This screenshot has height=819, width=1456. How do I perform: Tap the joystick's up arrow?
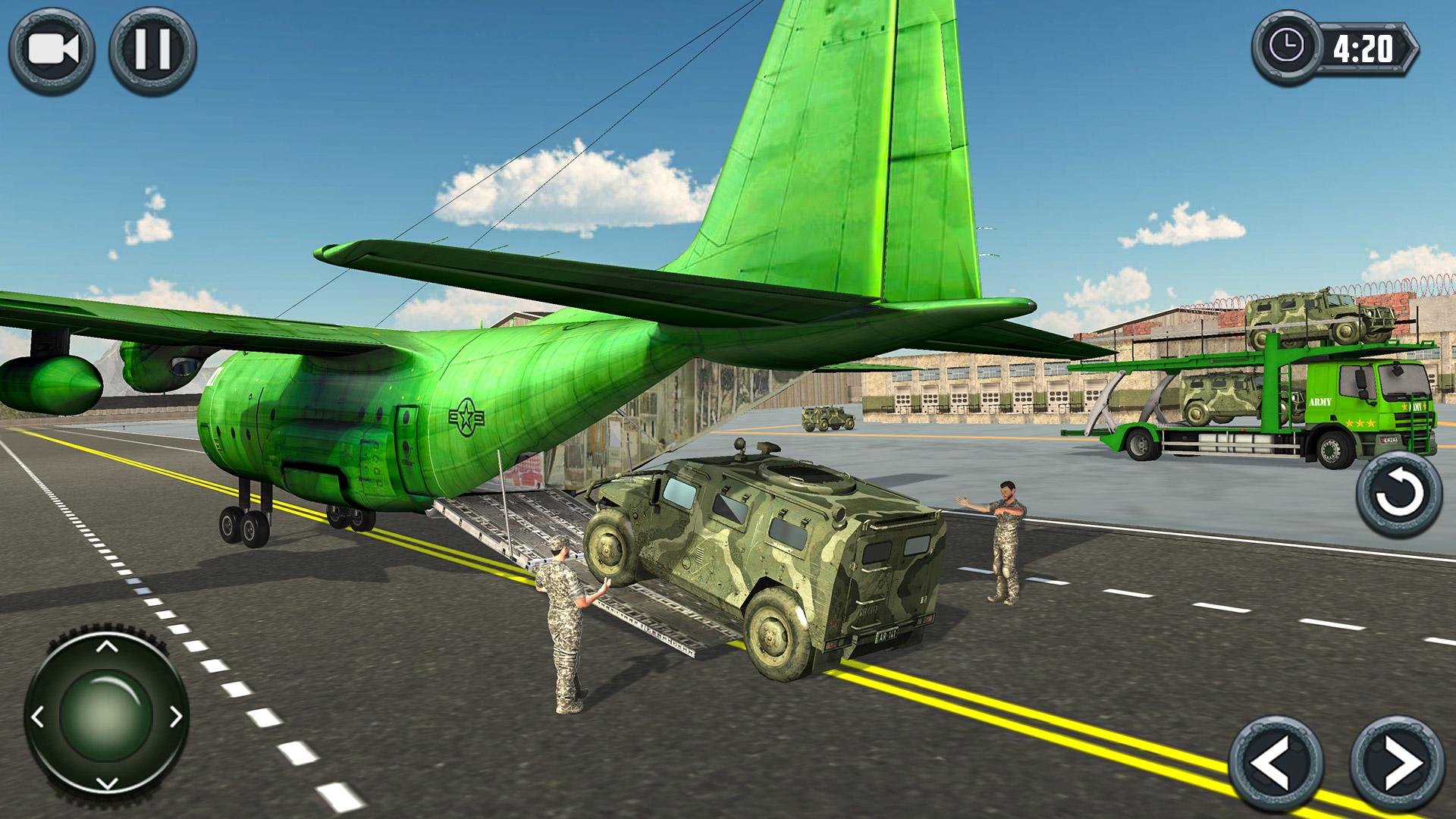click(x=107, y=646)
